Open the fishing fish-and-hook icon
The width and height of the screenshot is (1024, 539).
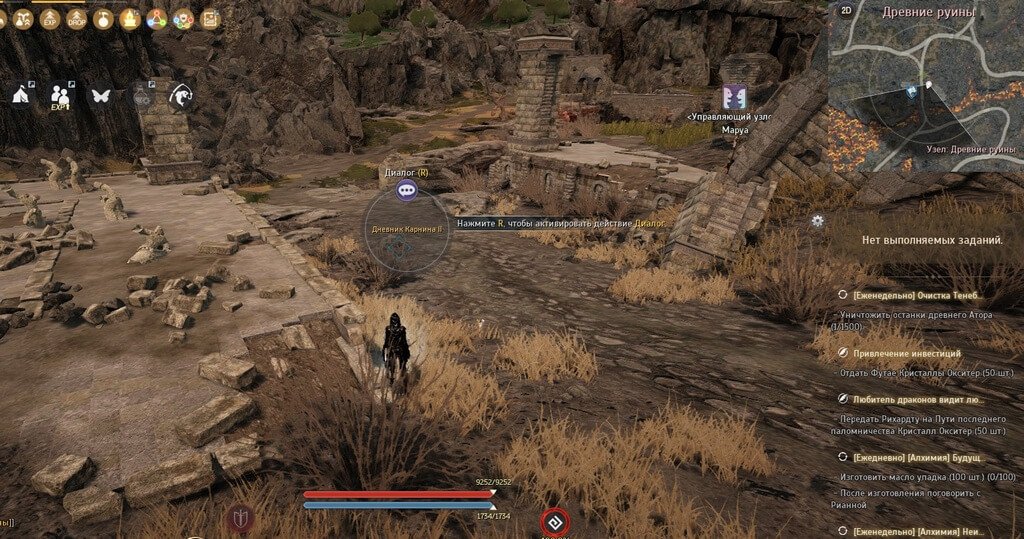[181, 96]
